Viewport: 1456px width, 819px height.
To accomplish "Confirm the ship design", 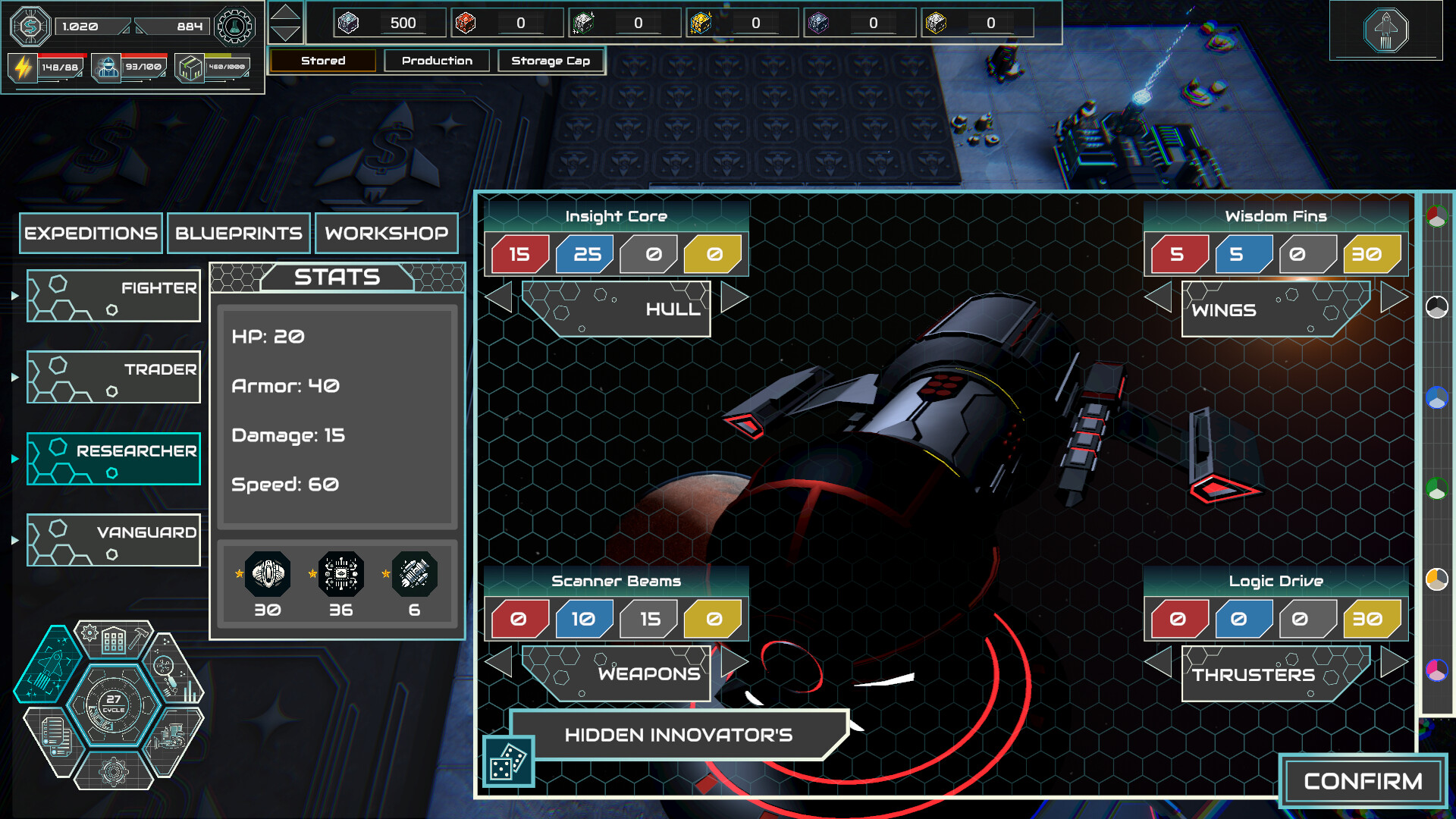I will (1363, 781).
